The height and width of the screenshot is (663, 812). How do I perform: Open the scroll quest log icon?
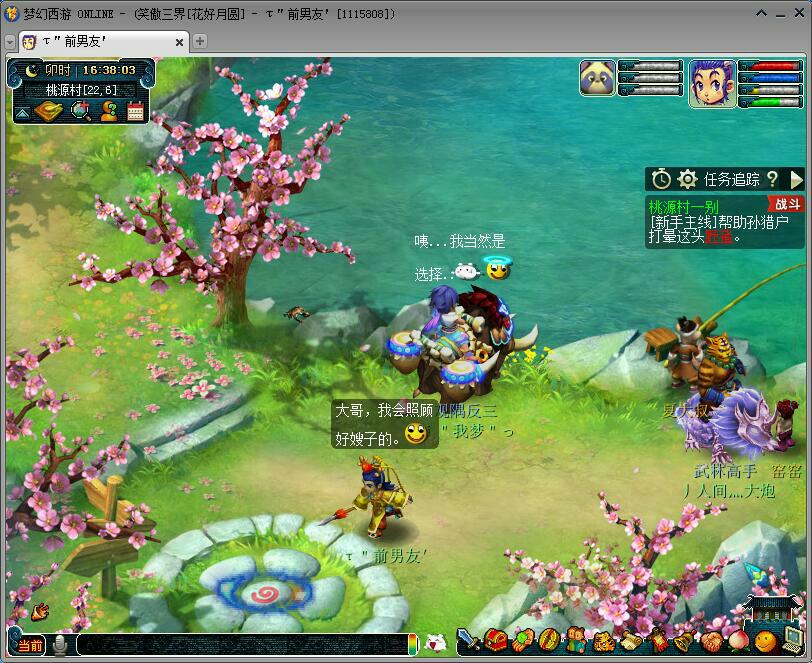click(629, 641)
